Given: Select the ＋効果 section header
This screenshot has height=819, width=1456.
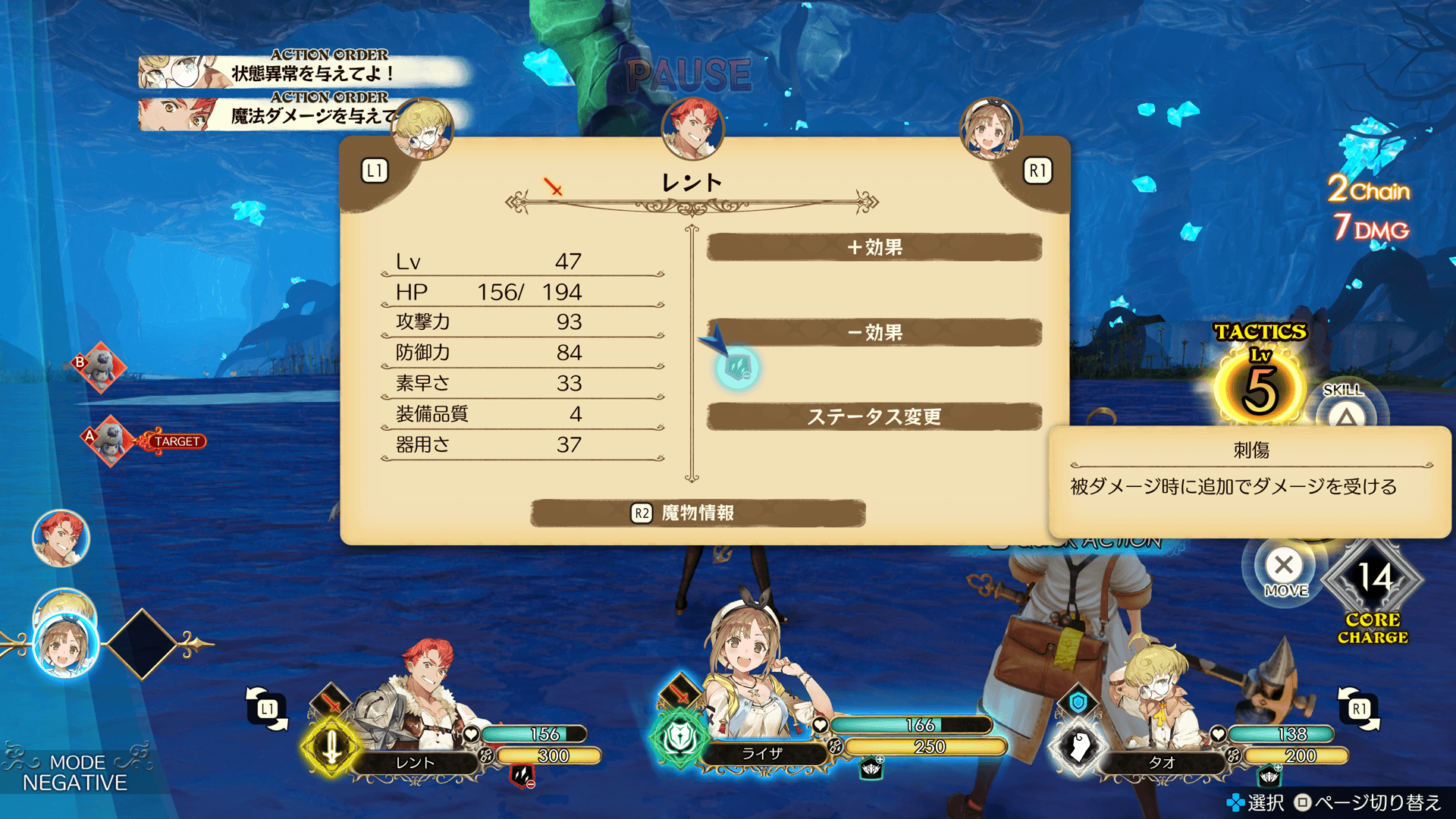Looking at the screenshot, I should pyautogui.click(x=874, y=247).
